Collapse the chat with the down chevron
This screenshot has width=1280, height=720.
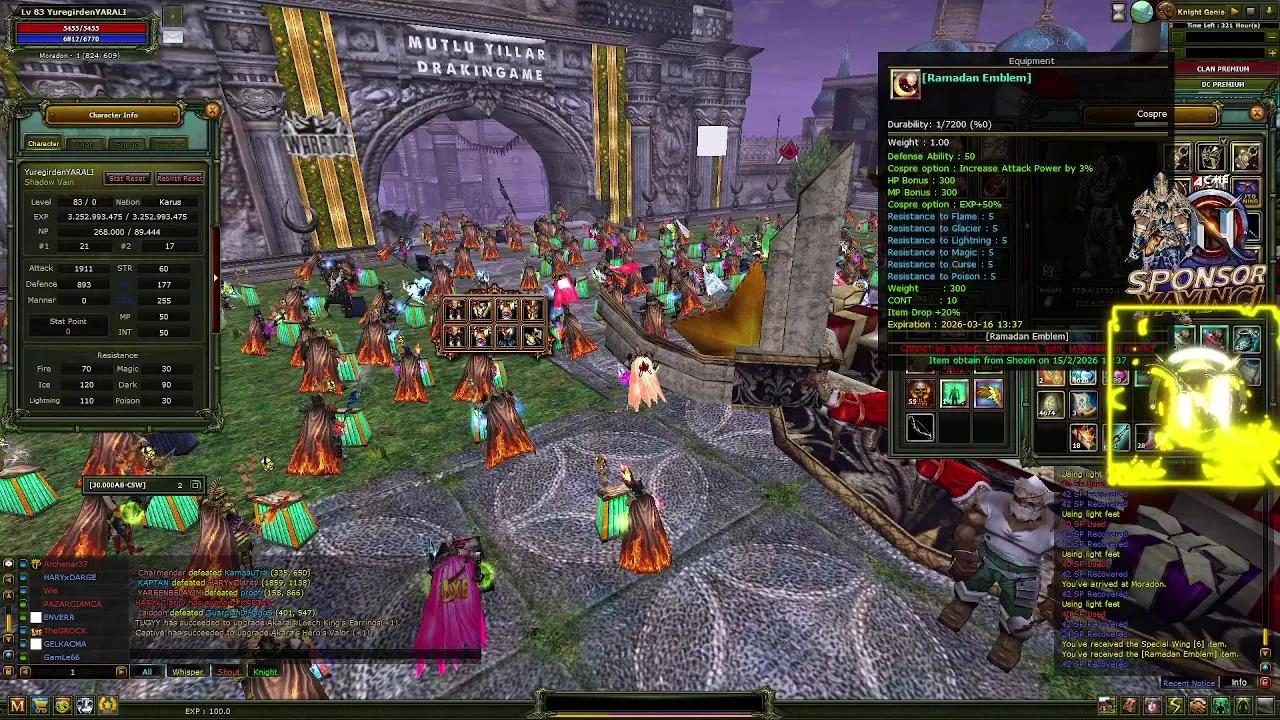pos(9,638)
